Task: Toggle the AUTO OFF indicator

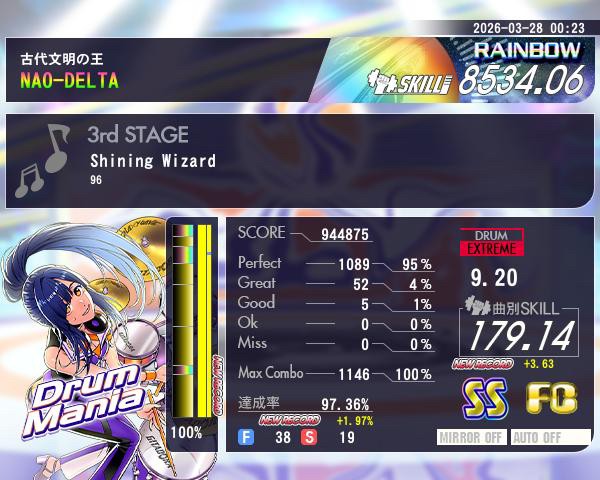Action: pyautogui.click(x=537, y=437)
